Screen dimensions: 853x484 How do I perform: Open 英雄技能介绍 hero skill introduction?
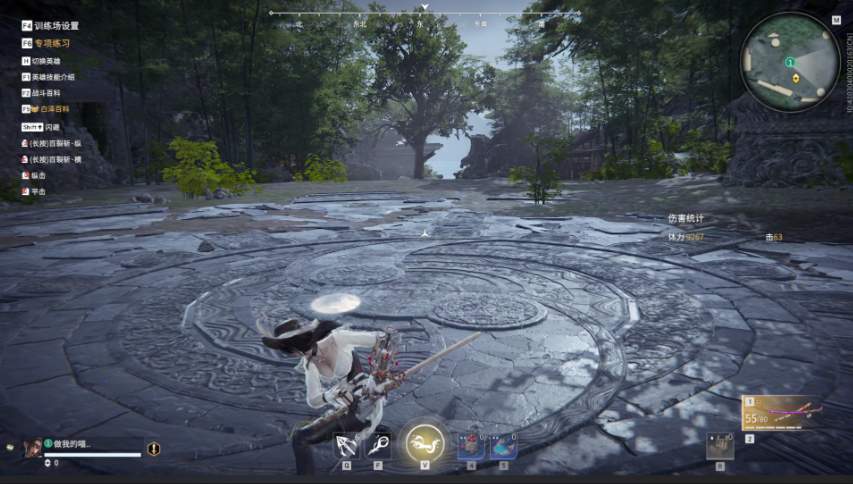pos(54,77)
